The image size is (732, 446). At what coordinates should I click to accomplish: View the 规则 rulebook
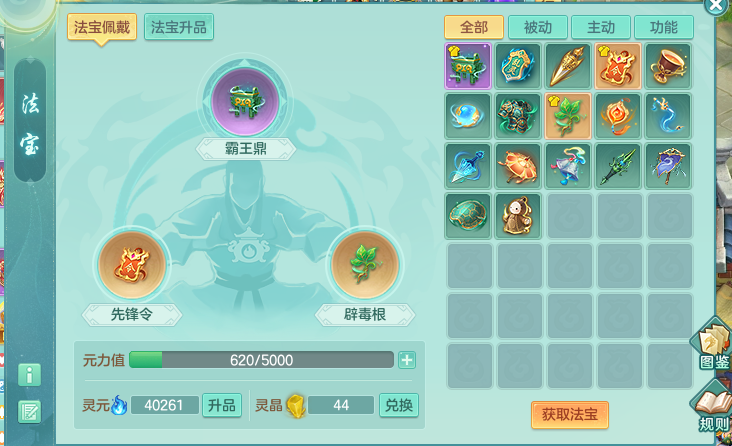[x=713, y=407]
